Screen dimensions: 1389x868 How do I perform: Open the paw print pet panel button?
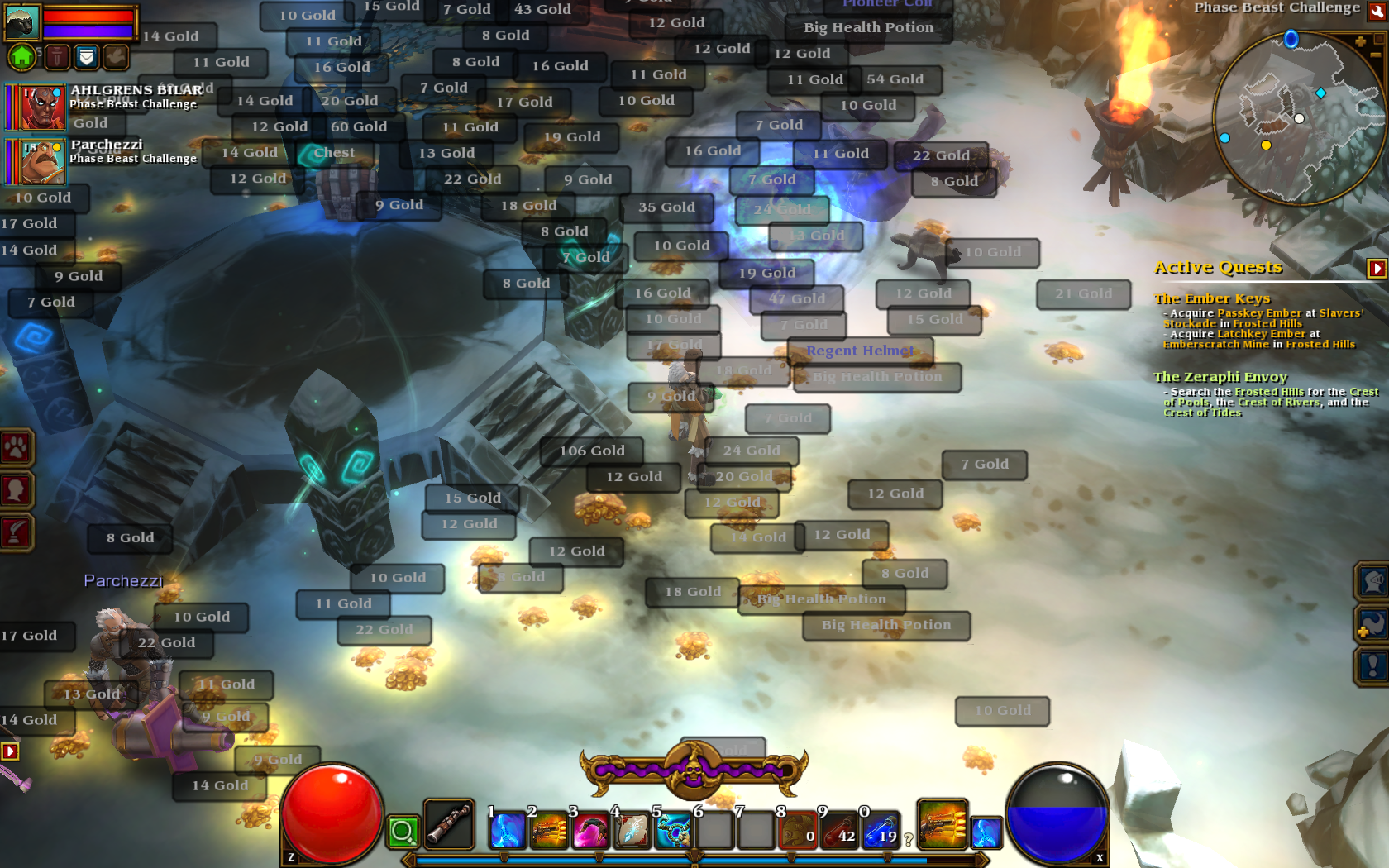pyautogui.click(x=16, y=448)
